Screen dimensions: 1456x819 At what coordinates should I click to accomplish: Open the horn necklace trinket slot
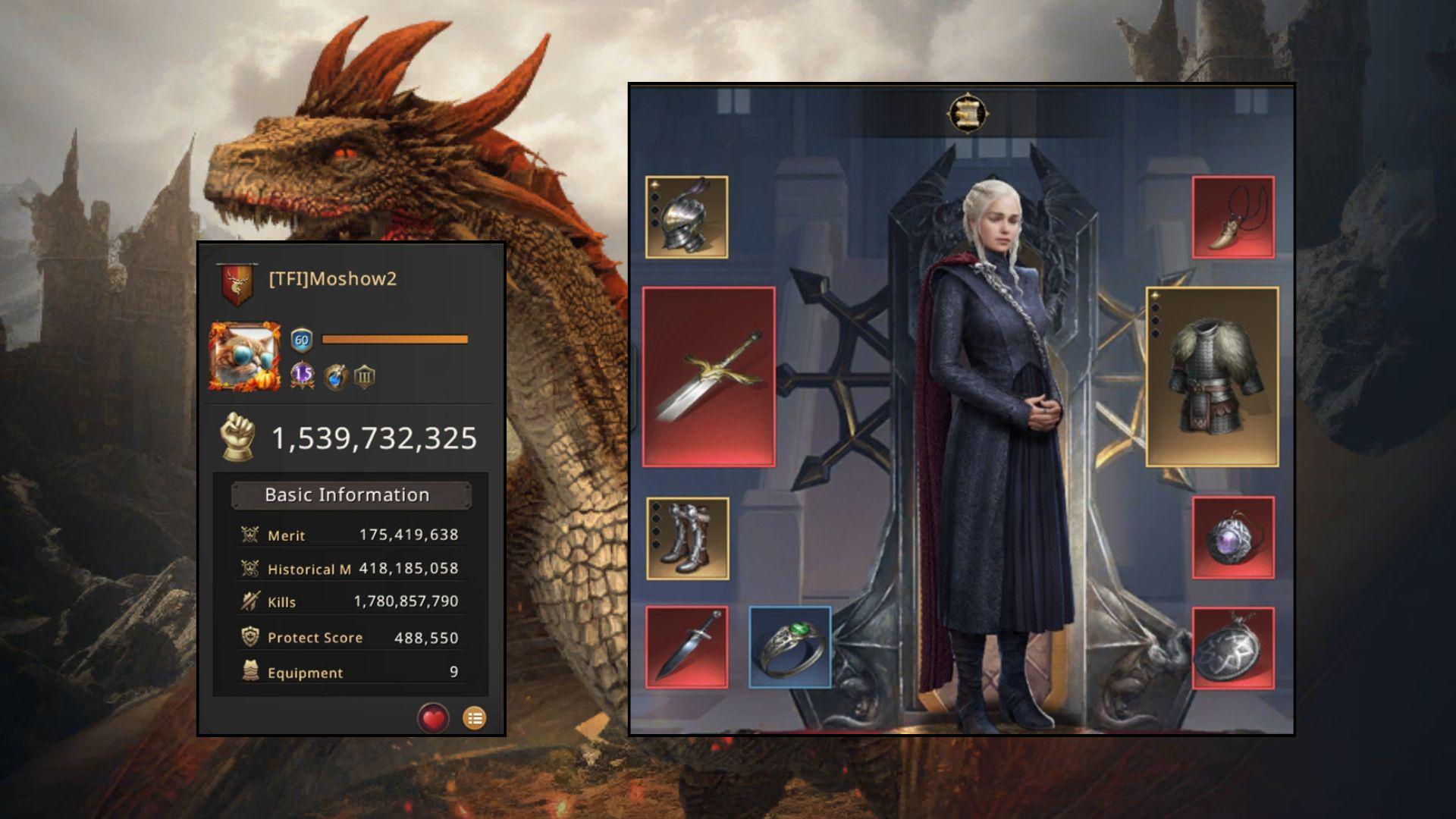pos(1232,217)
